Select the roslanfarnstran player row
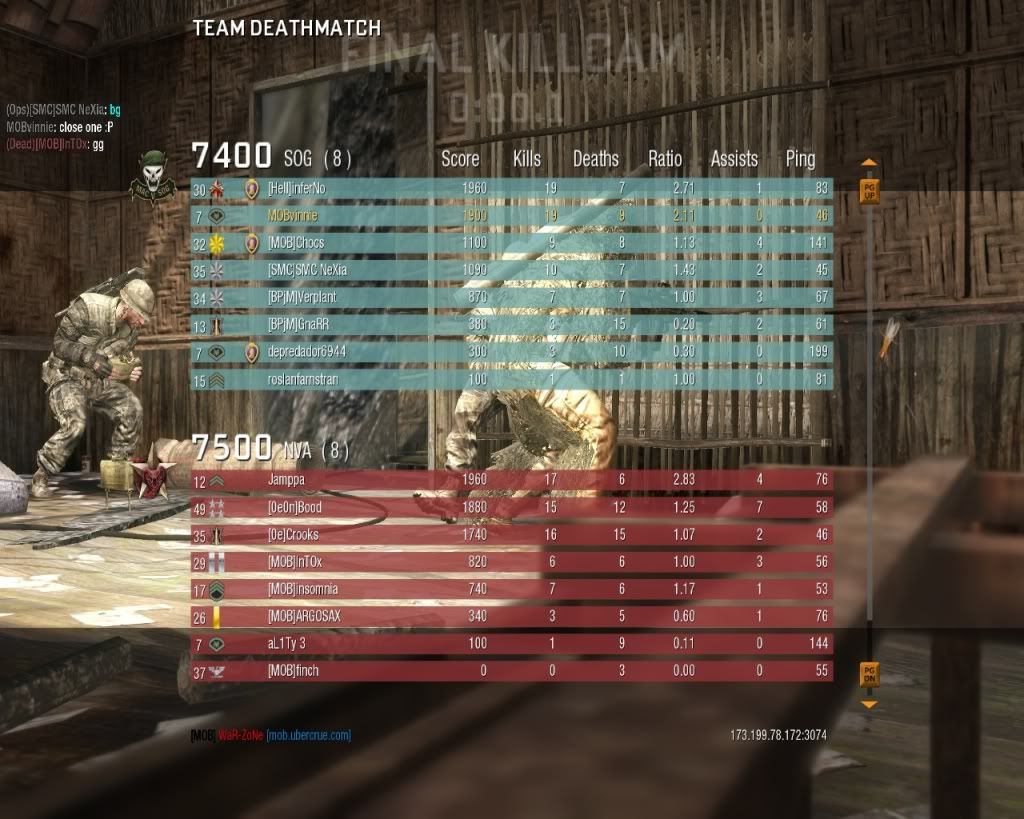The height and width of the screenshot is (819, 1024). 511,380
